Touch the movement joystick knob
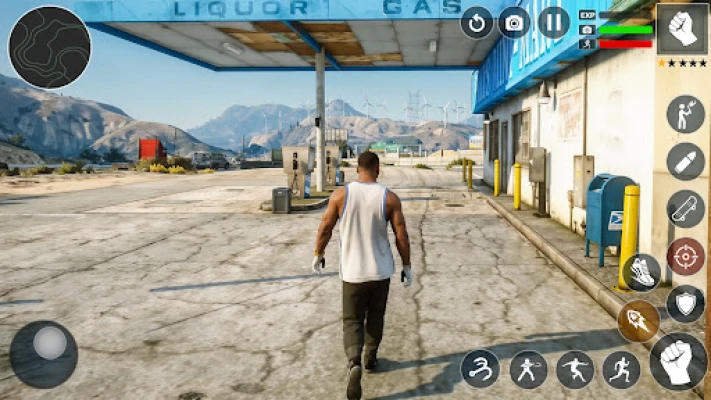The image size is (711, 400). coord(48,344)
